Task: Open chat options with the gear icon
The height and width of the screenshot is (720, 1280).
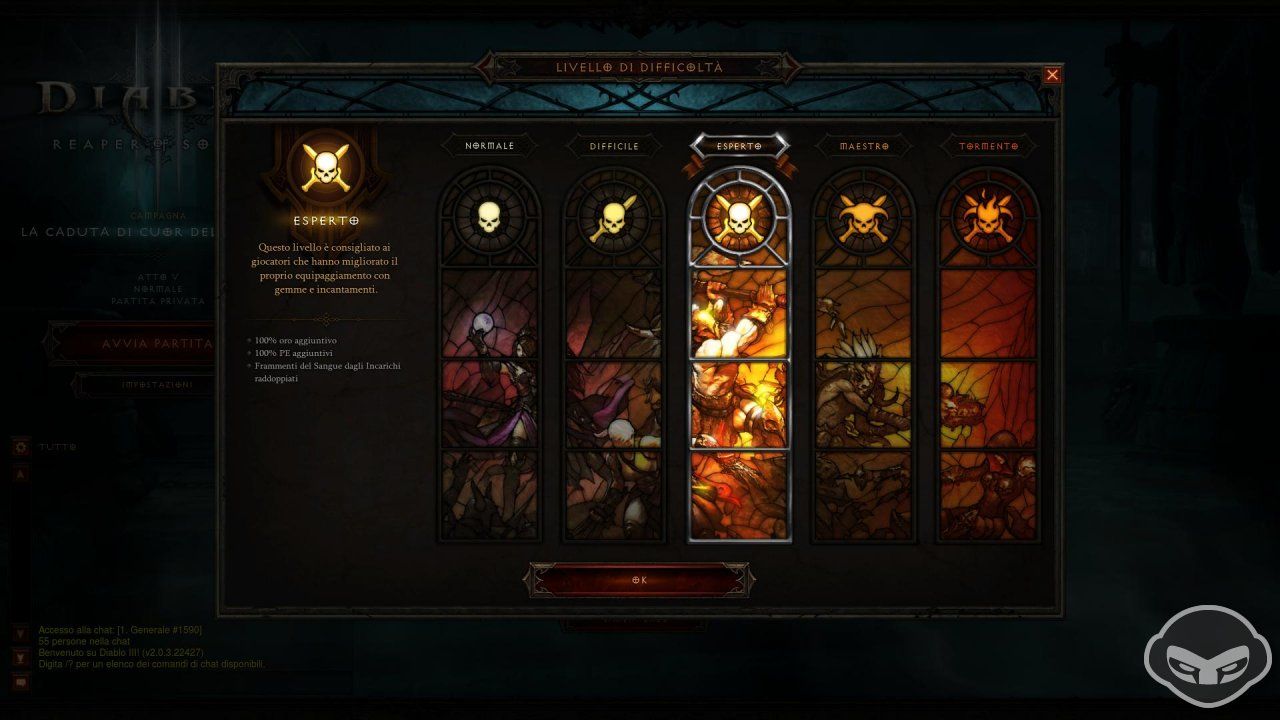Action: 20,446
